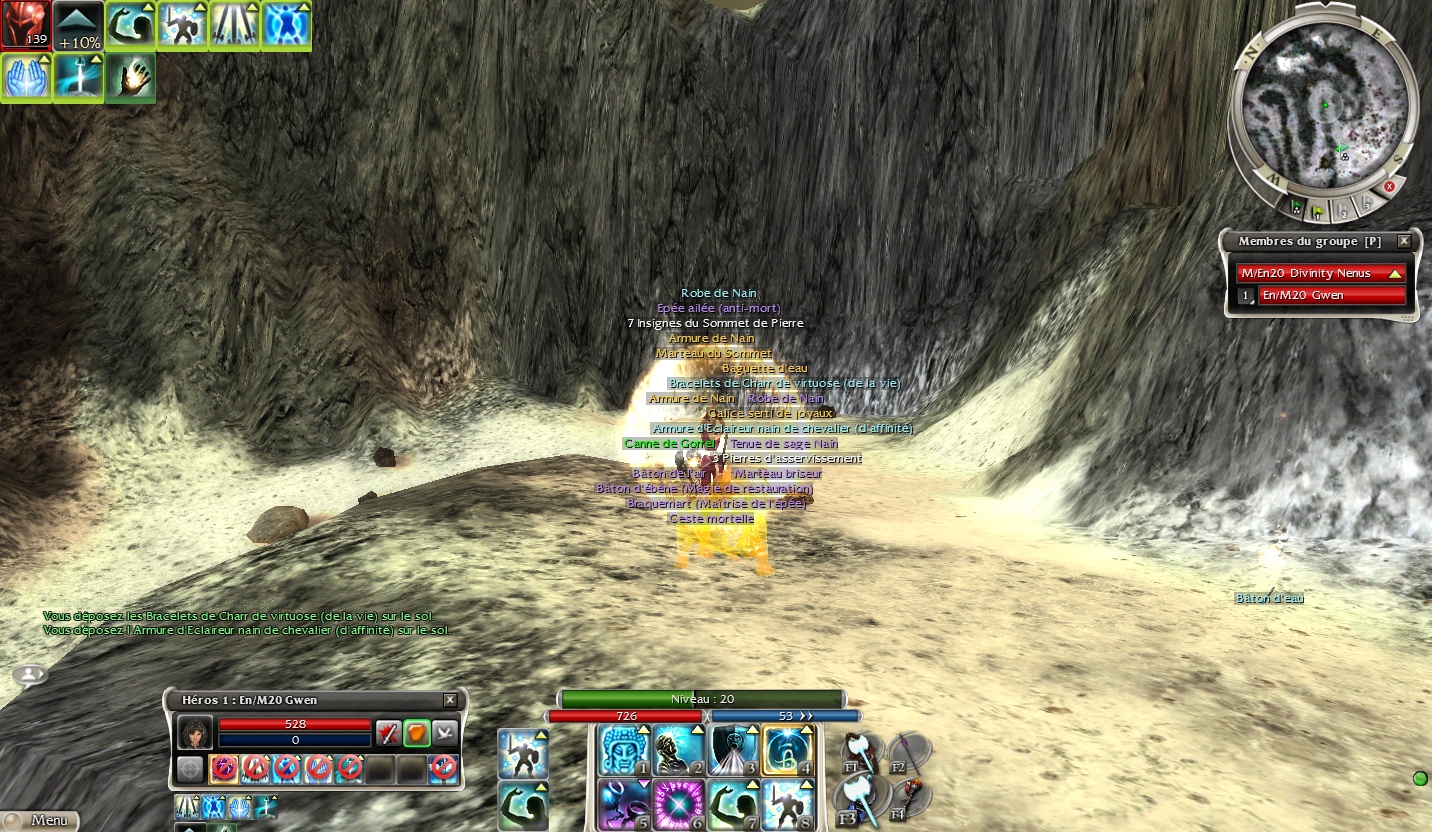Open the Menu button
Screen dimensions: 1432x832
[40, 820]
